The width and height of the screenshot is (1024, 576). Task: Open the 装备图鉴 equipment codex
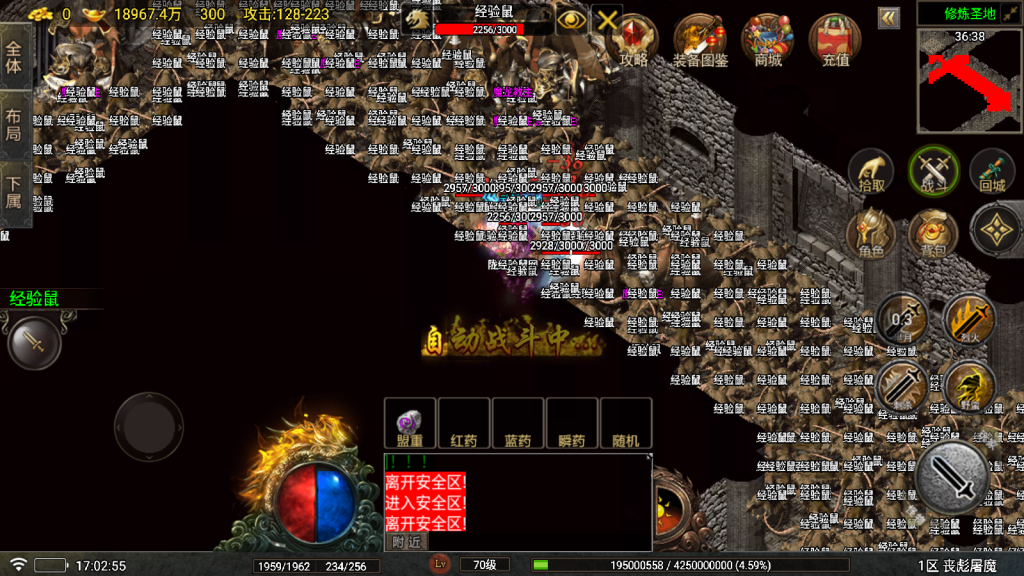point(700,40)
